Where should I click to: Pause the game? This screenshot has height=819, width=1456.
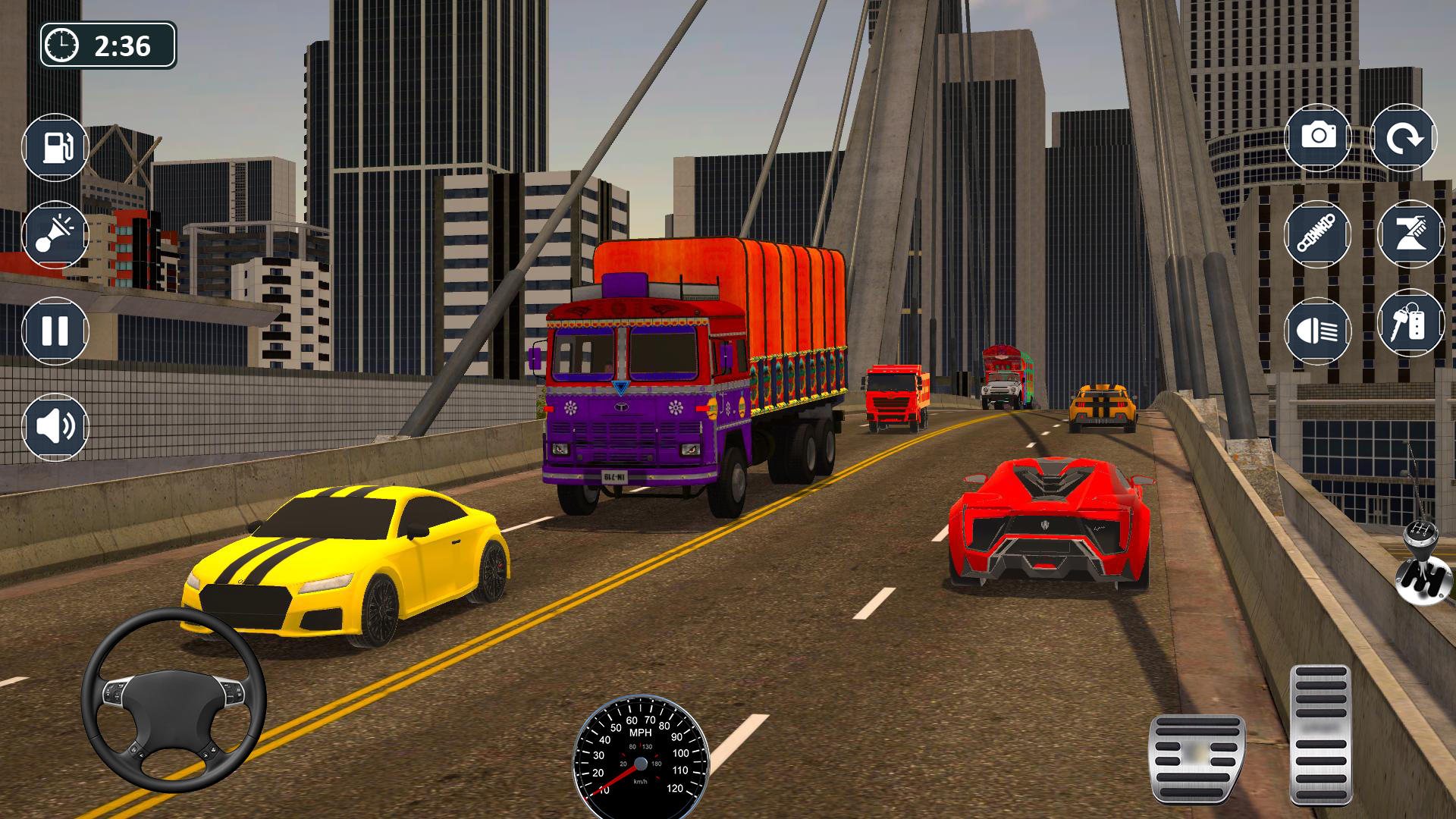pos(53,331)
